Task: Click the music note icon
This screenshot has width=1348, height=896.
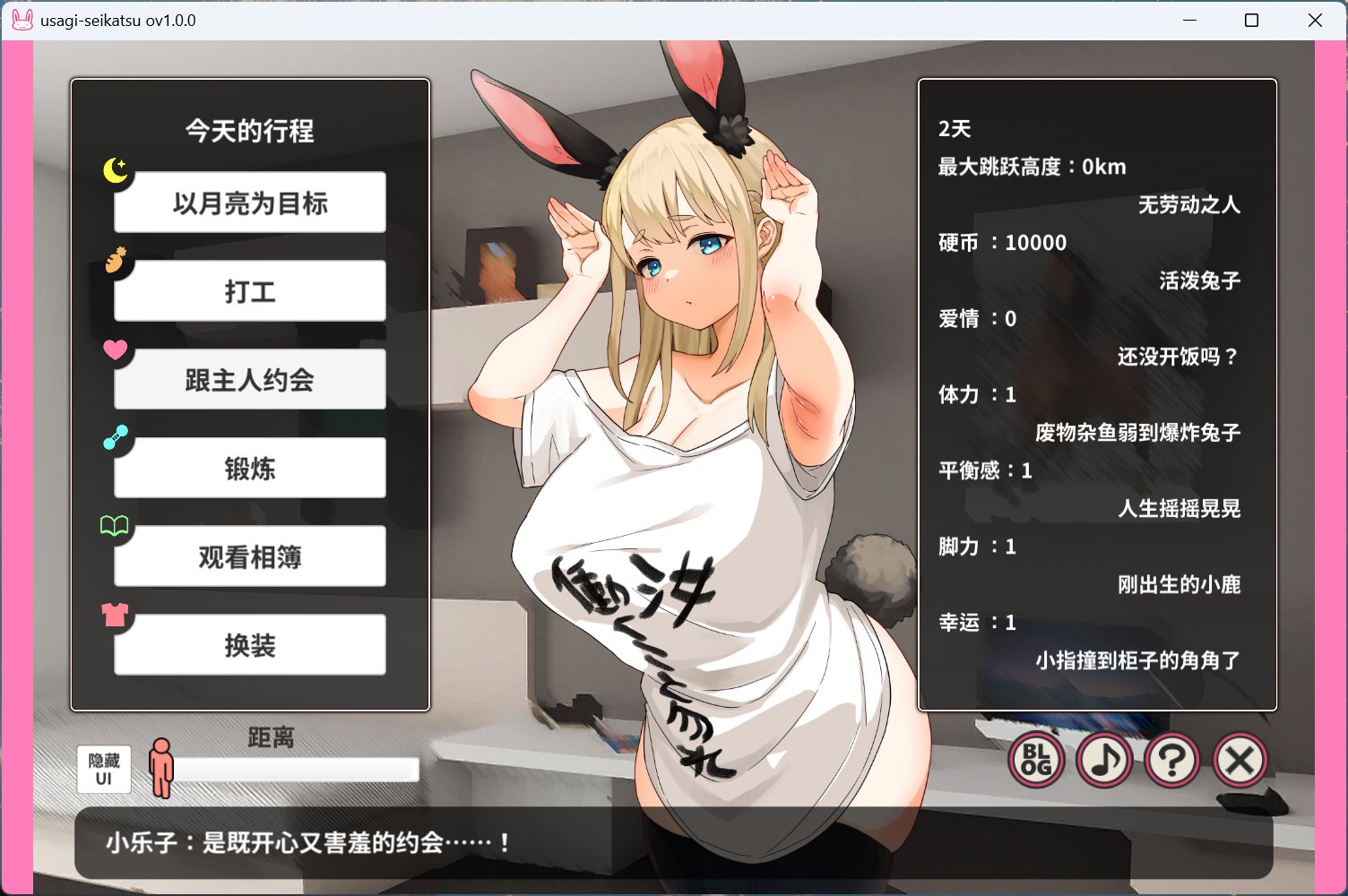Action: pos(1104,760)
